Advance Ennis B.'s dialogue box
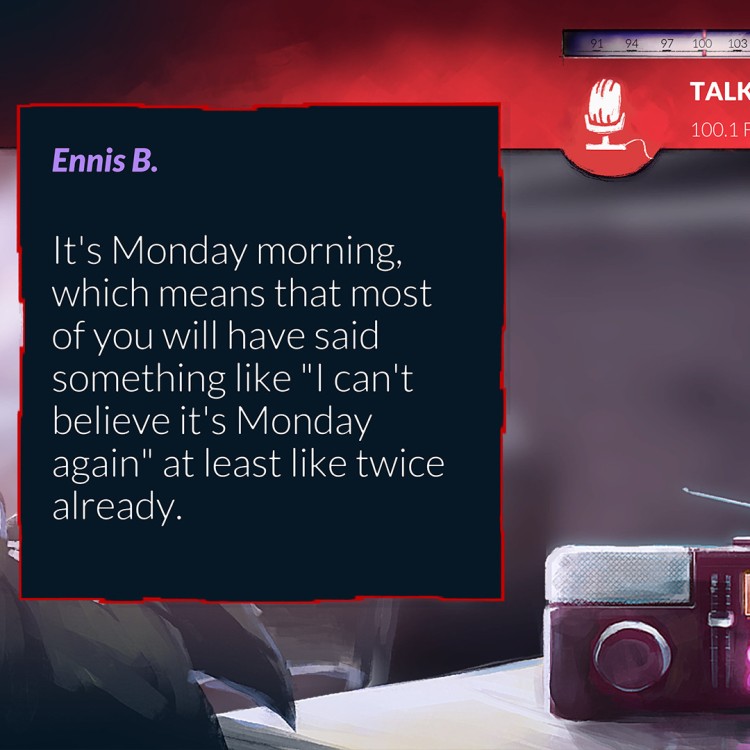The height and width of the screenshot is (750, 750). point(259,351)
